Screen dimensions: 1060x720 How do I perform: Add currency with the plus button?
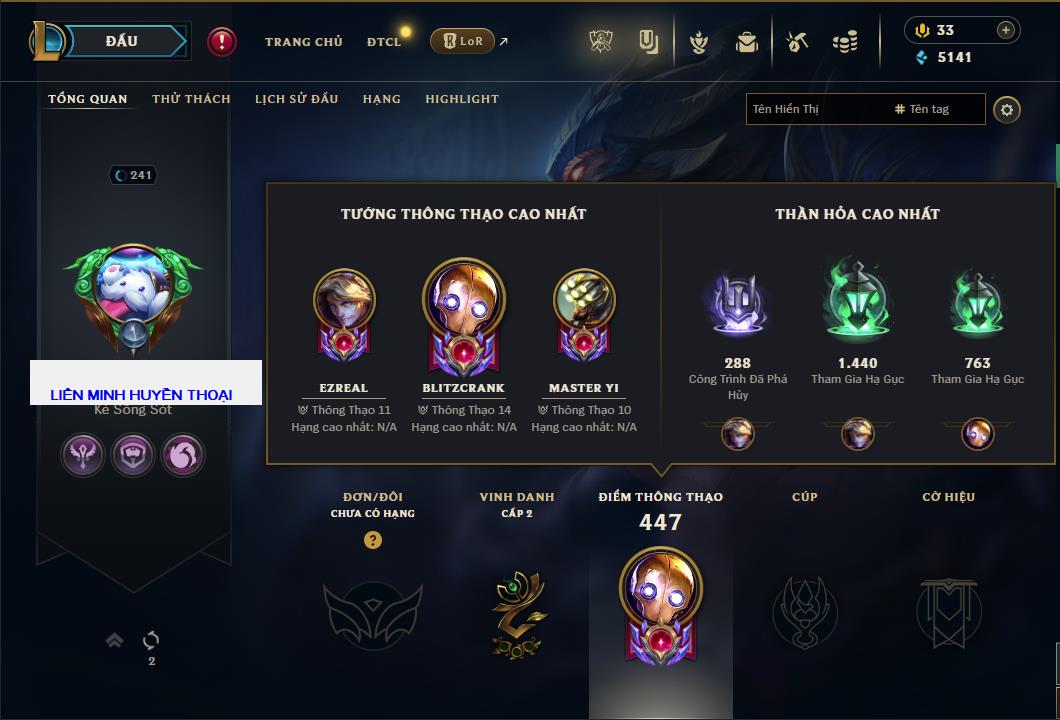tap(1006, 30)
